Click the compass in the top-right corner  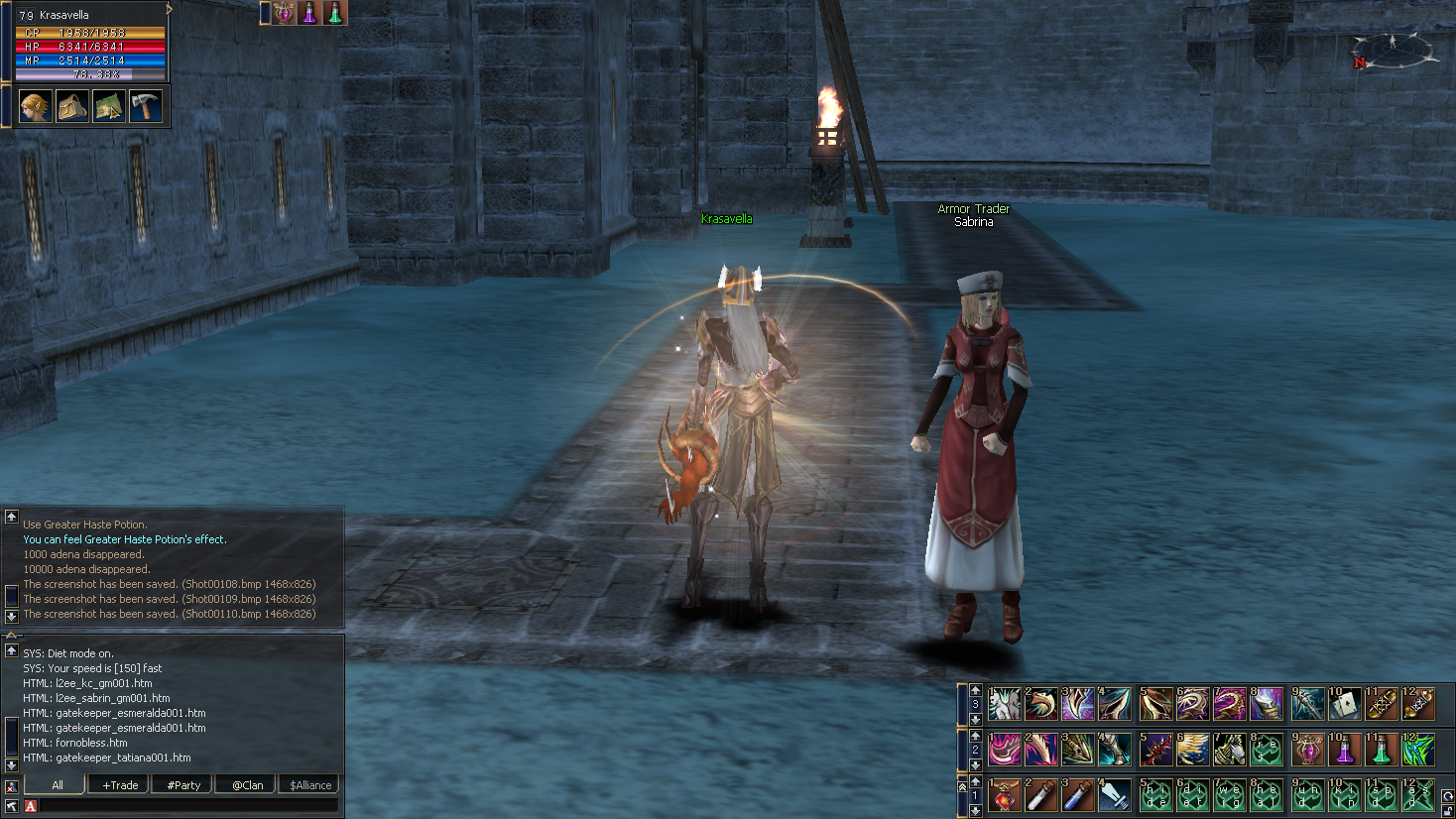point(1394,52)
